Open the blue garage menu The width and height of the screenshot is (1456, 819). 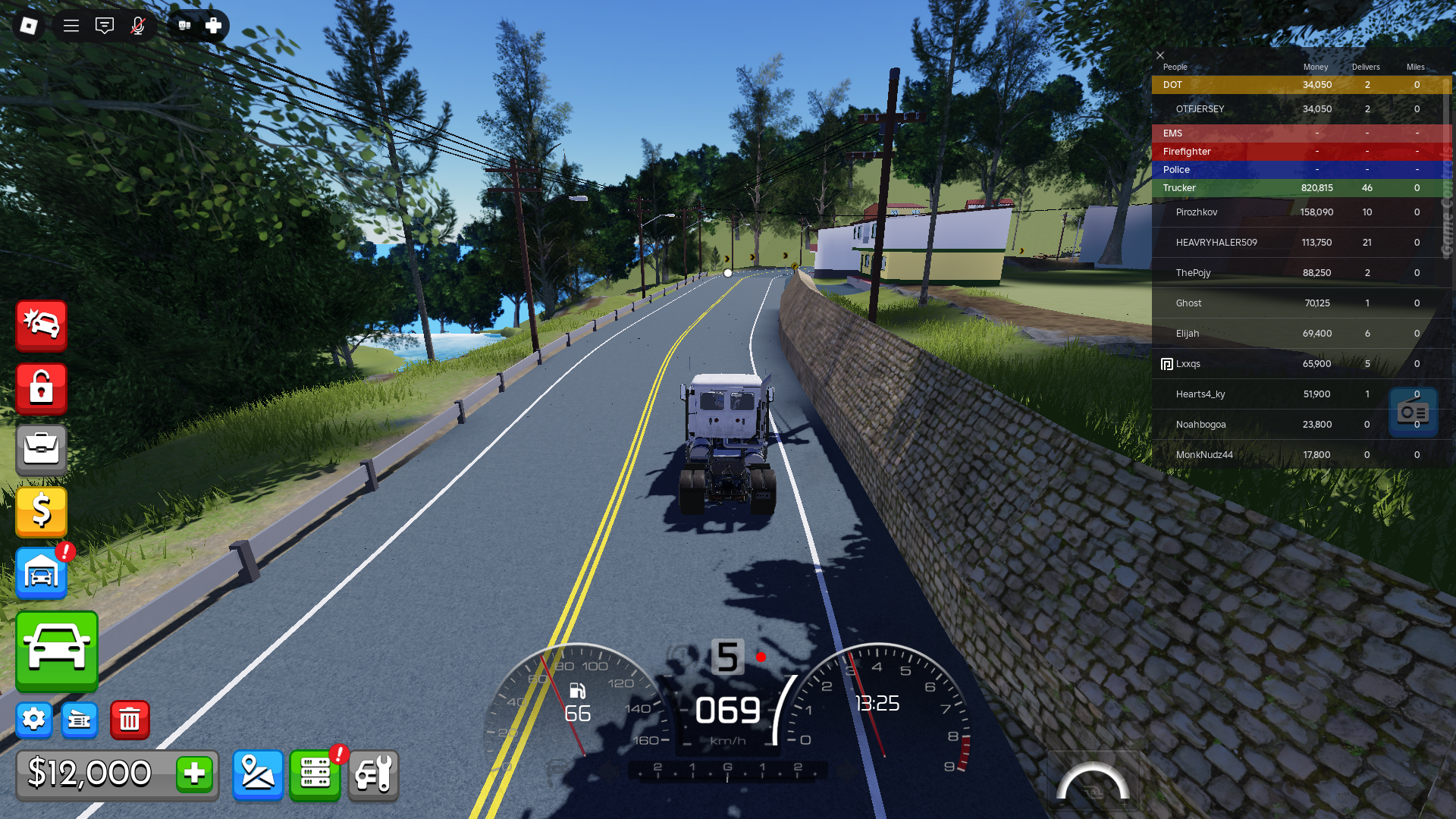42,573
